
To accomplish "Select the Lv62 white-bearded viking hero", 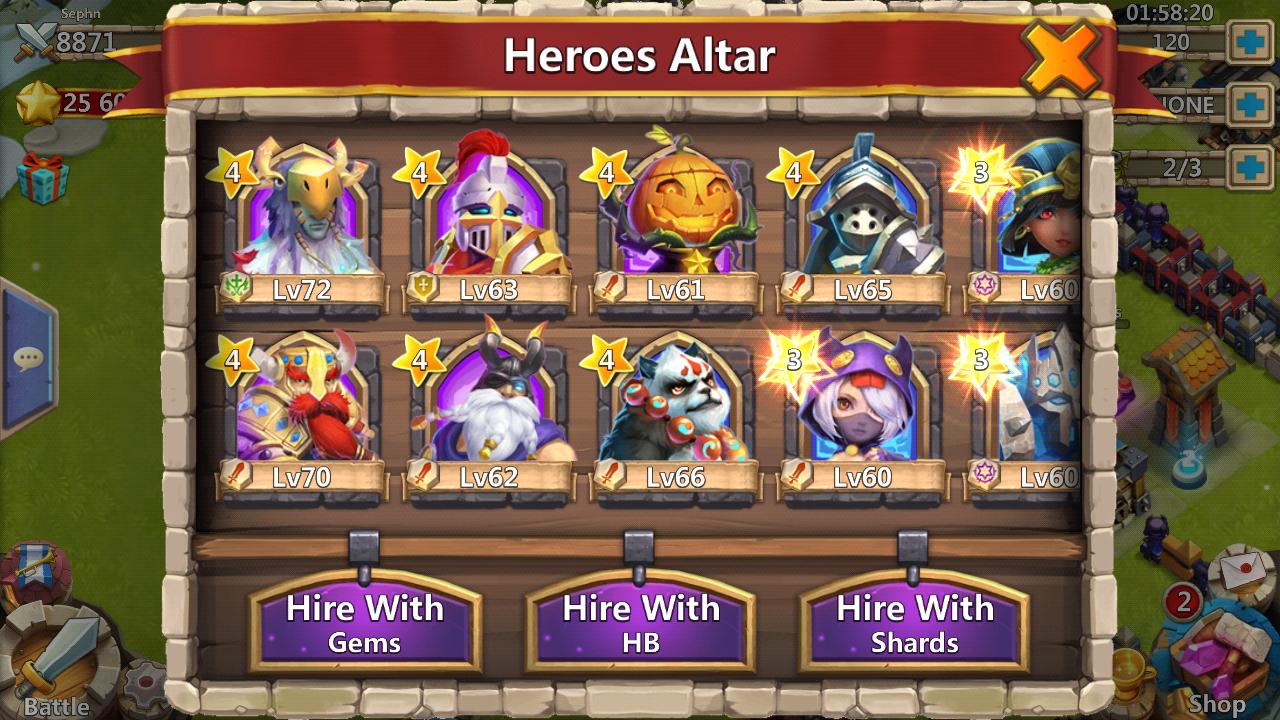I will tap(488, 406).
